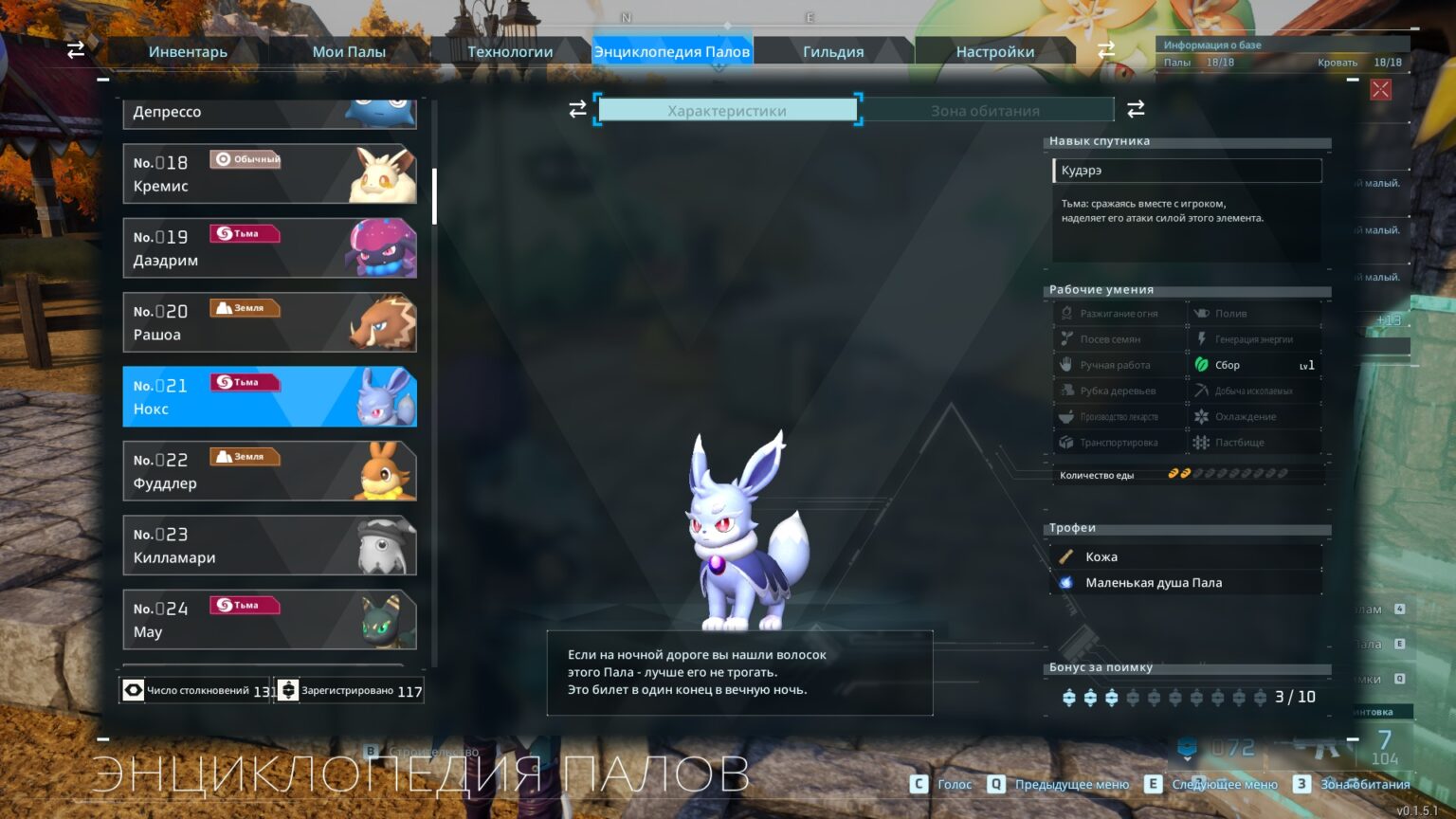This screenshot has width=1456, height=819.
Task: Select the Депрессо entry
Action: click(x=269, y=114)
